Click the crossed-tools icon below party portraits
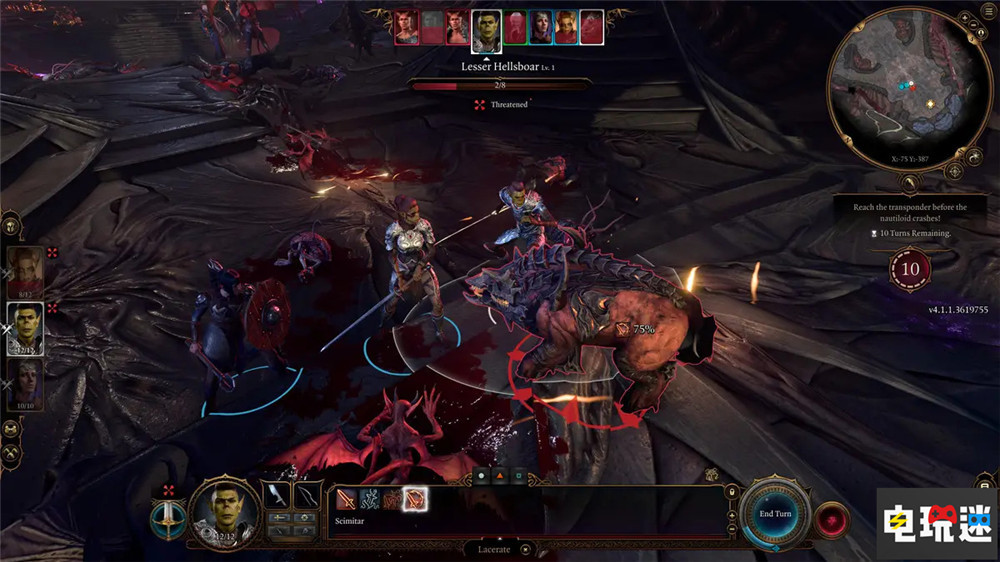This screenshot has height=562, width=1000. tap(12, 454)
